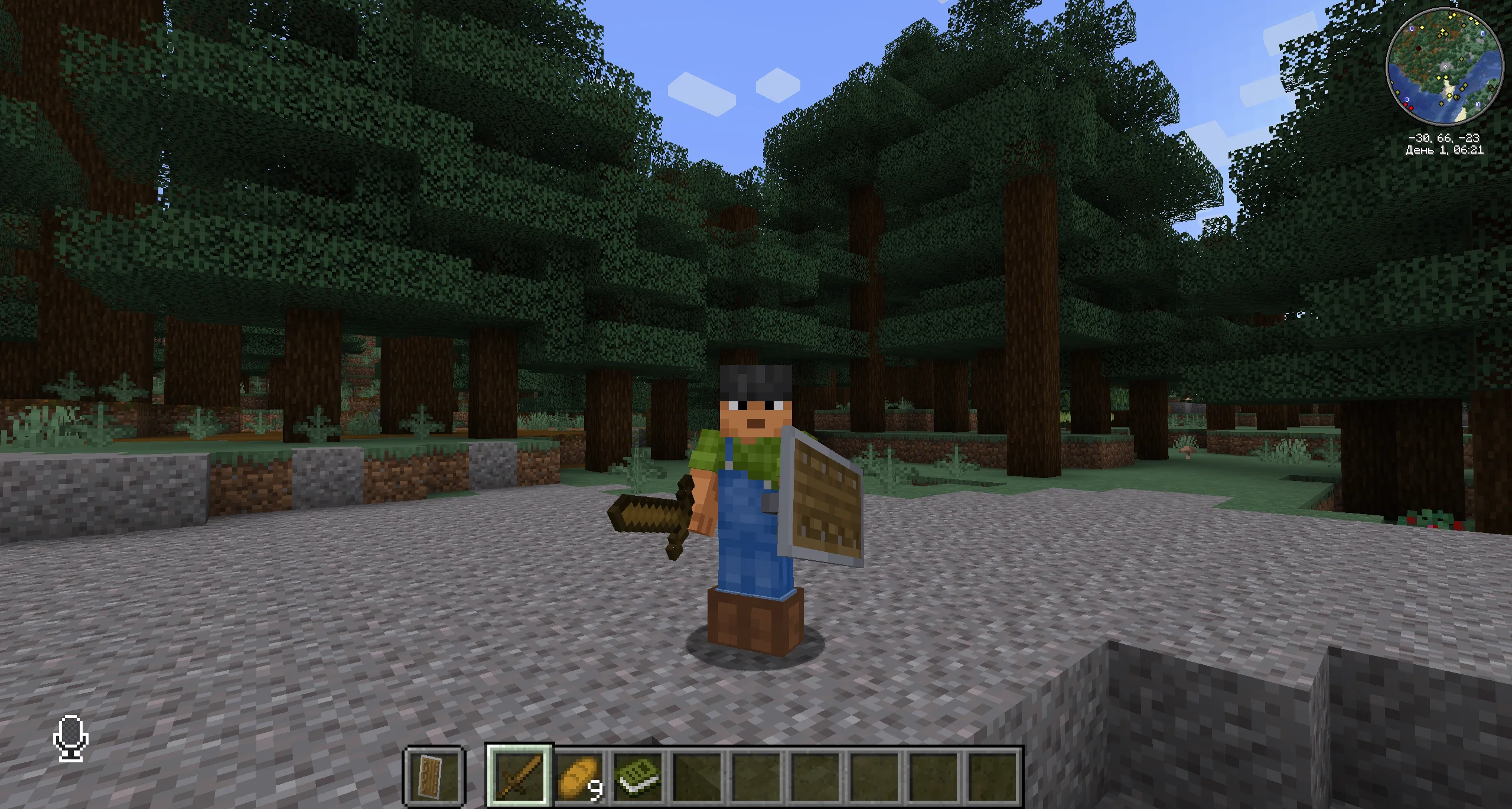Select the wooden sword hotbar slot

(x=520, y=775)
